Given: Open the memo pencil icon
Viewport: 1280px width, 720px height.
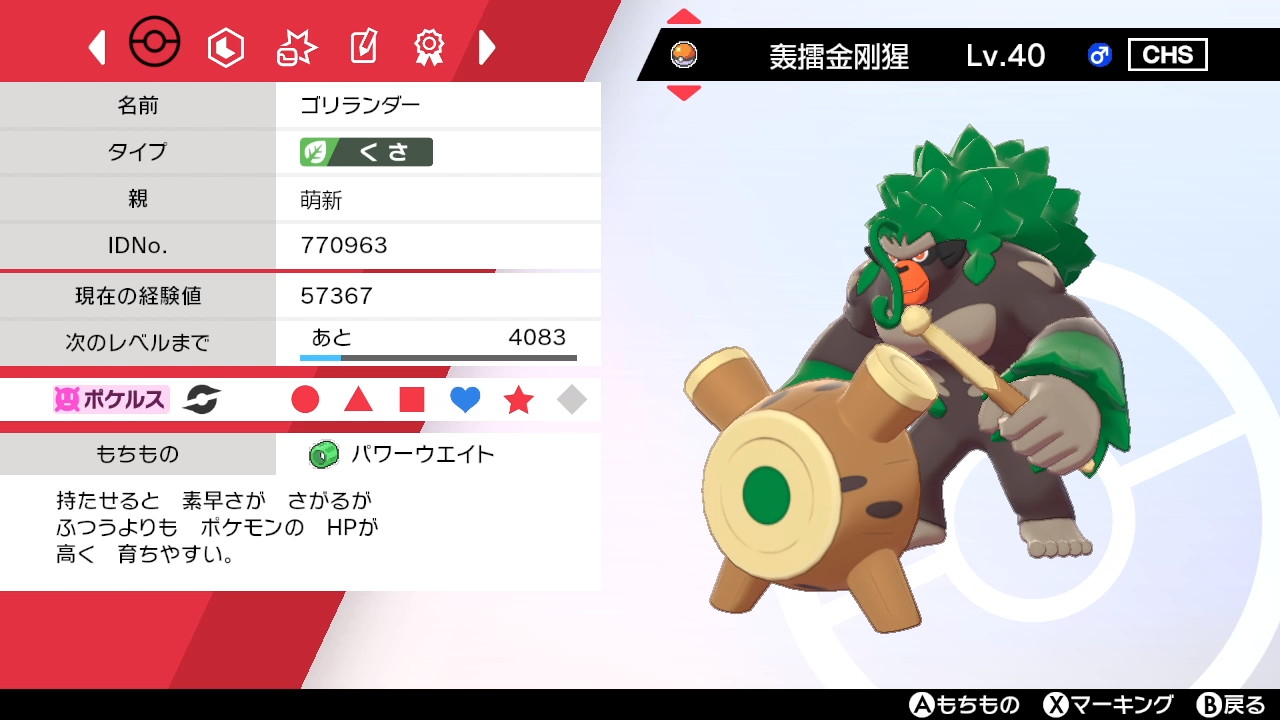Looking at the screenshot, I should (x=362, y=45).
